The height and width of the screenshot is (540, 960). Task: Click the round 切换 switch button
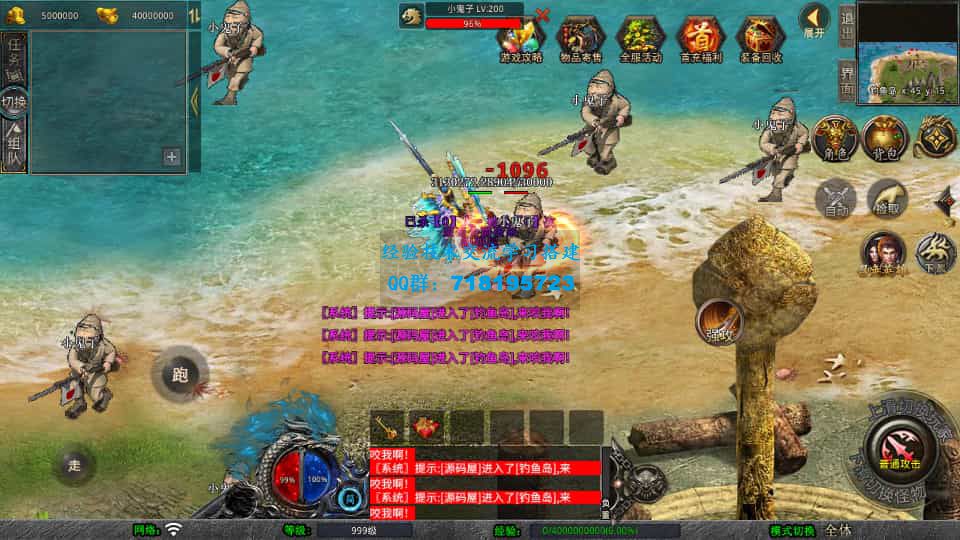pos(14,102)
